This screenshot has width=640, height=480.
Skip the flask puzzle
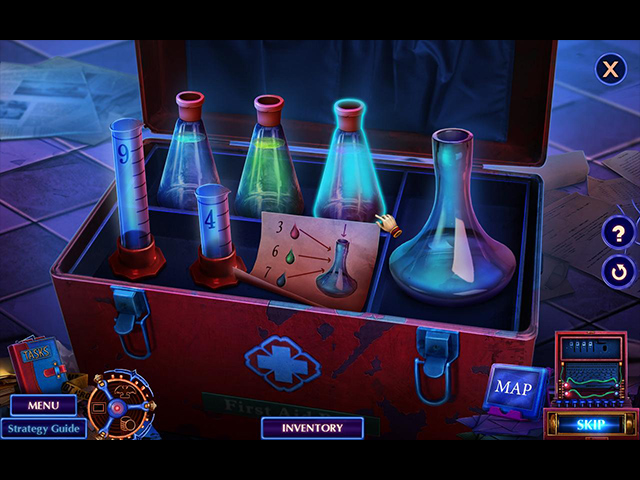(590, 424)
